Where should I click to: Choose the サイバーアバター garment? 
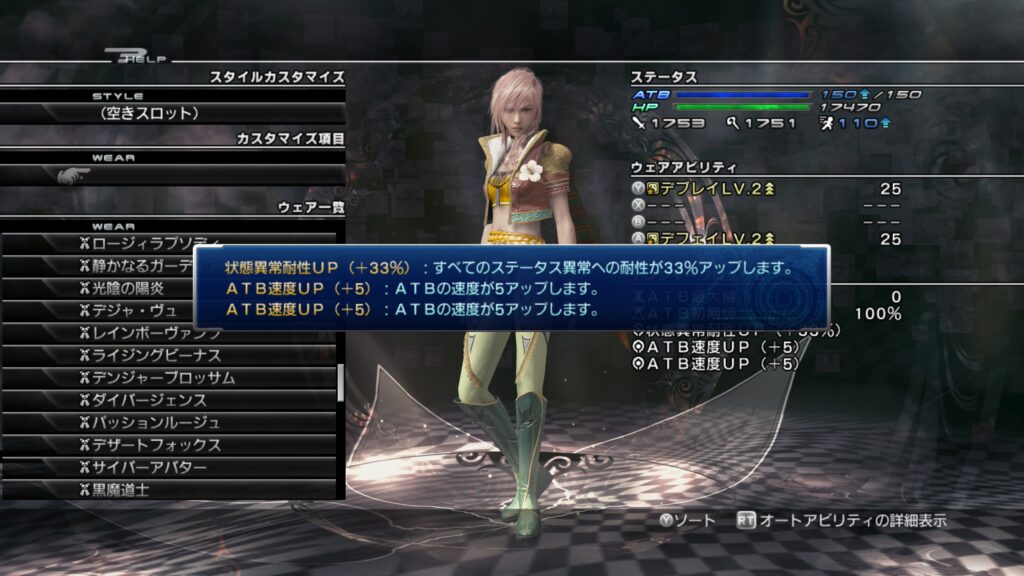click(150, 468)
